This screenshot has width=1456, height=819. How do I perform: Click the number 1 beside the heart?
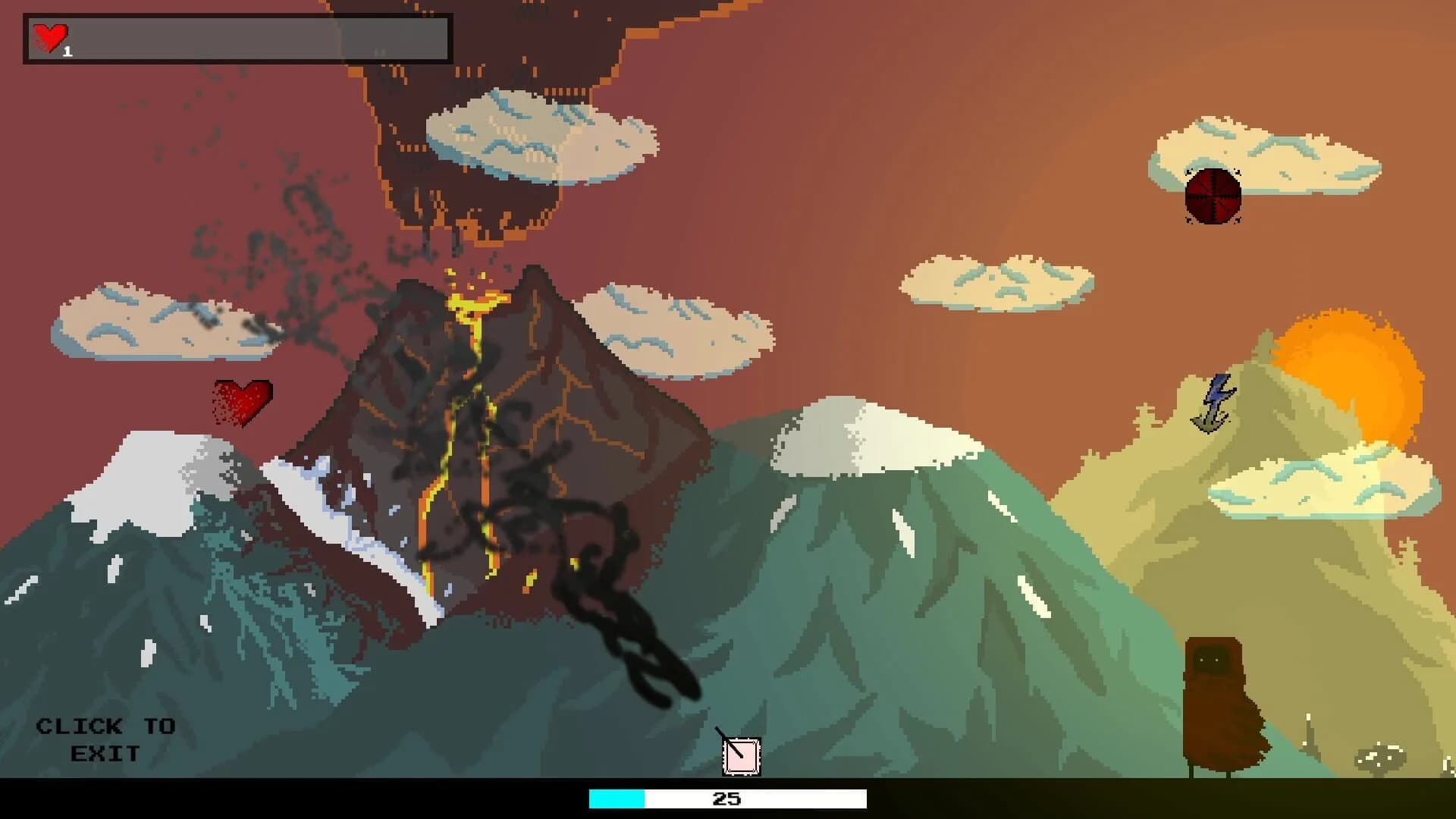(x=67, y=50)
